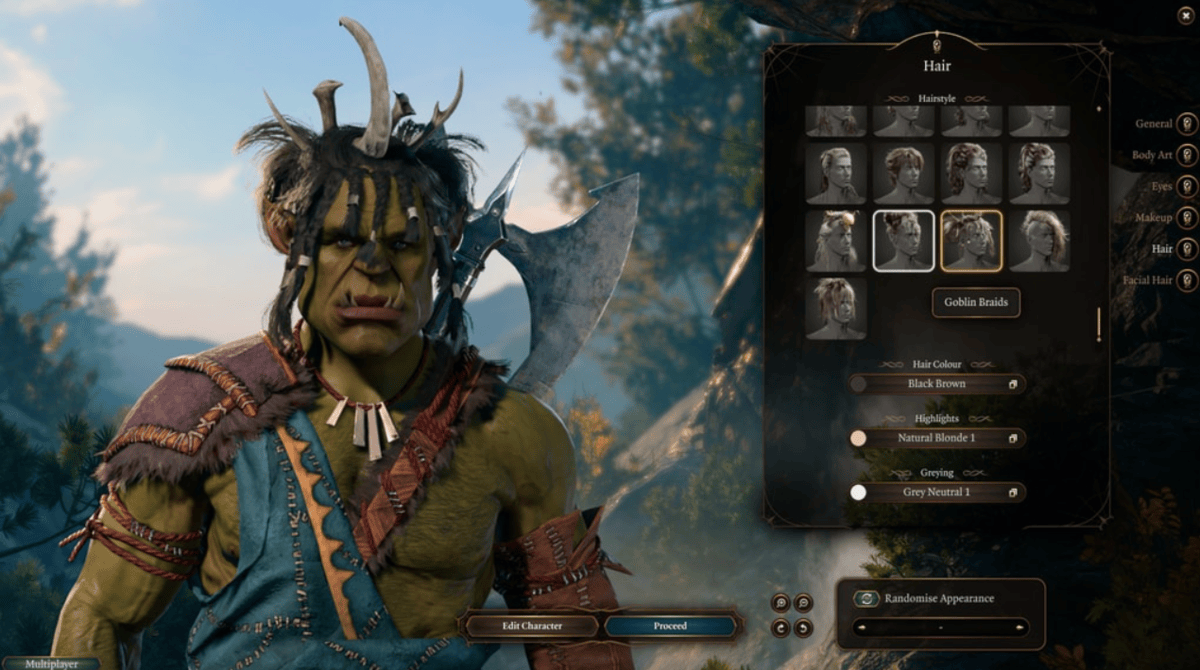Click the hairstyle list scrollbar
The image size is (1200, 670).
click(x=1098, y=324)
